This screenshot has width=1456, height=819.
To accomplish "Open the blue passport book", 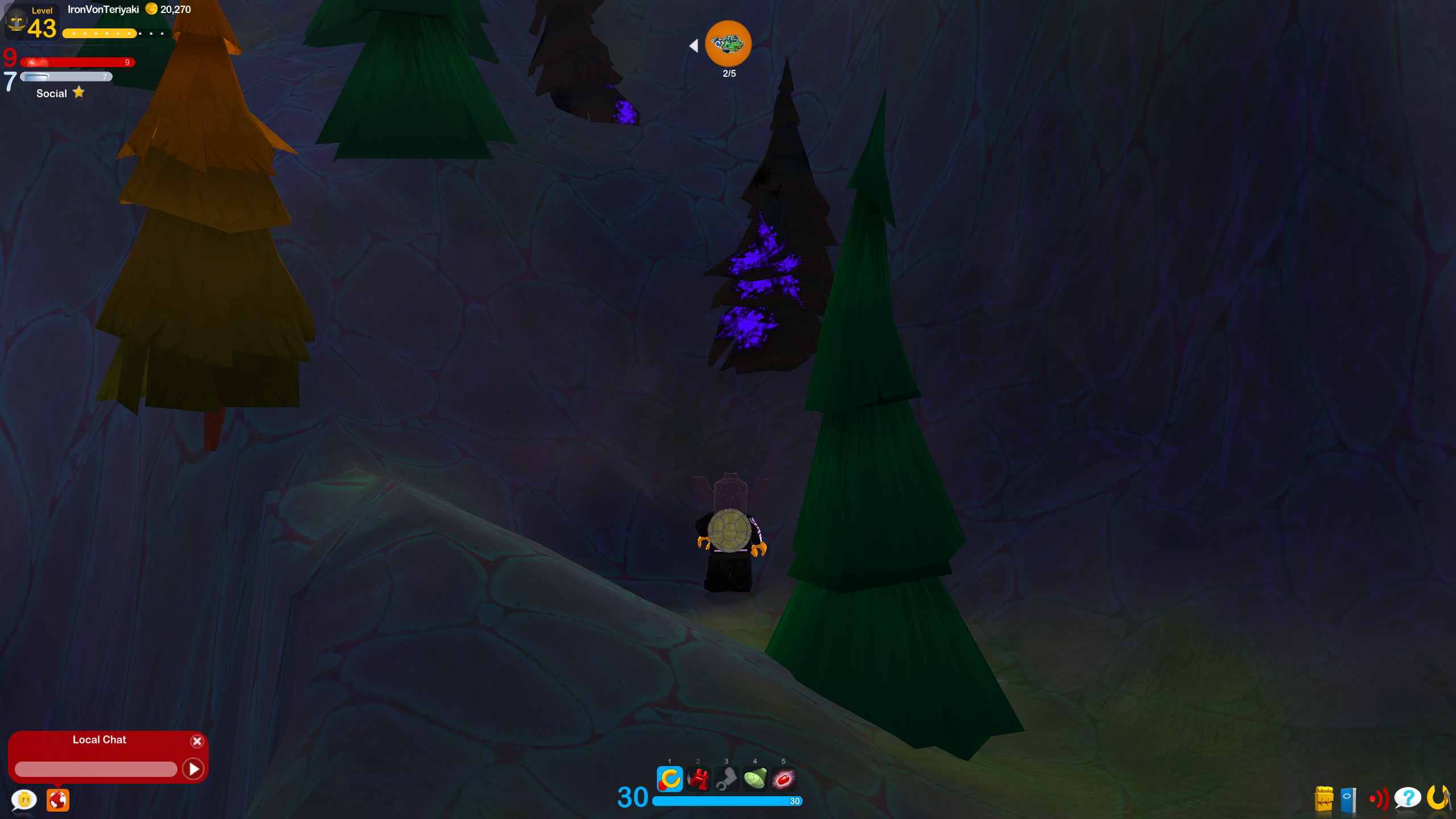I will click(1347, 799).
